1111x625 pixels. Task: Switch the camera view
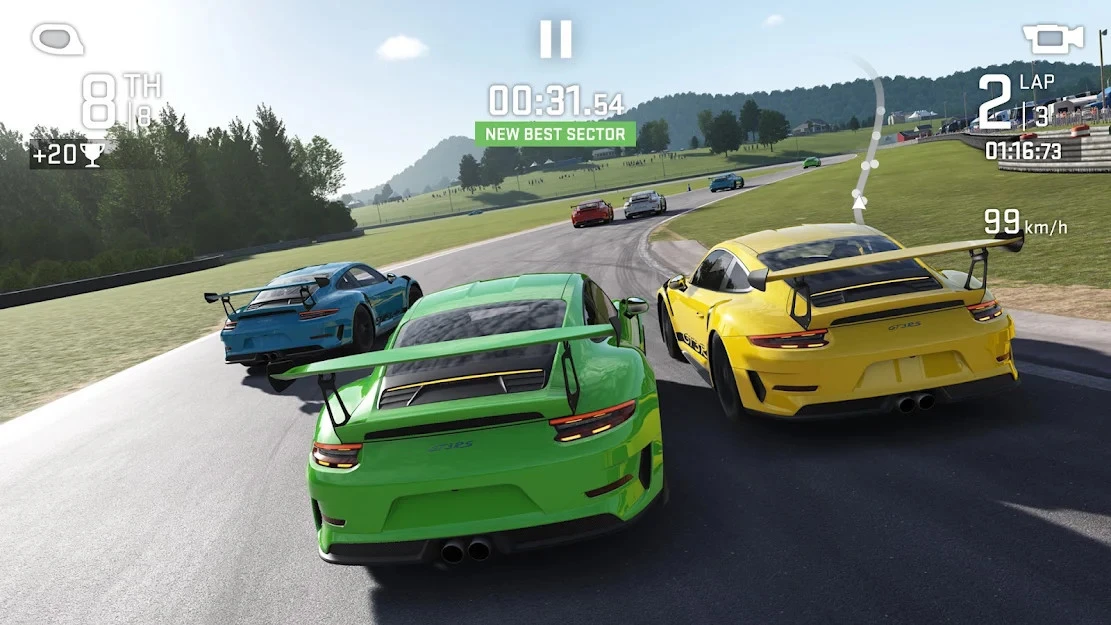[1052, 39]
